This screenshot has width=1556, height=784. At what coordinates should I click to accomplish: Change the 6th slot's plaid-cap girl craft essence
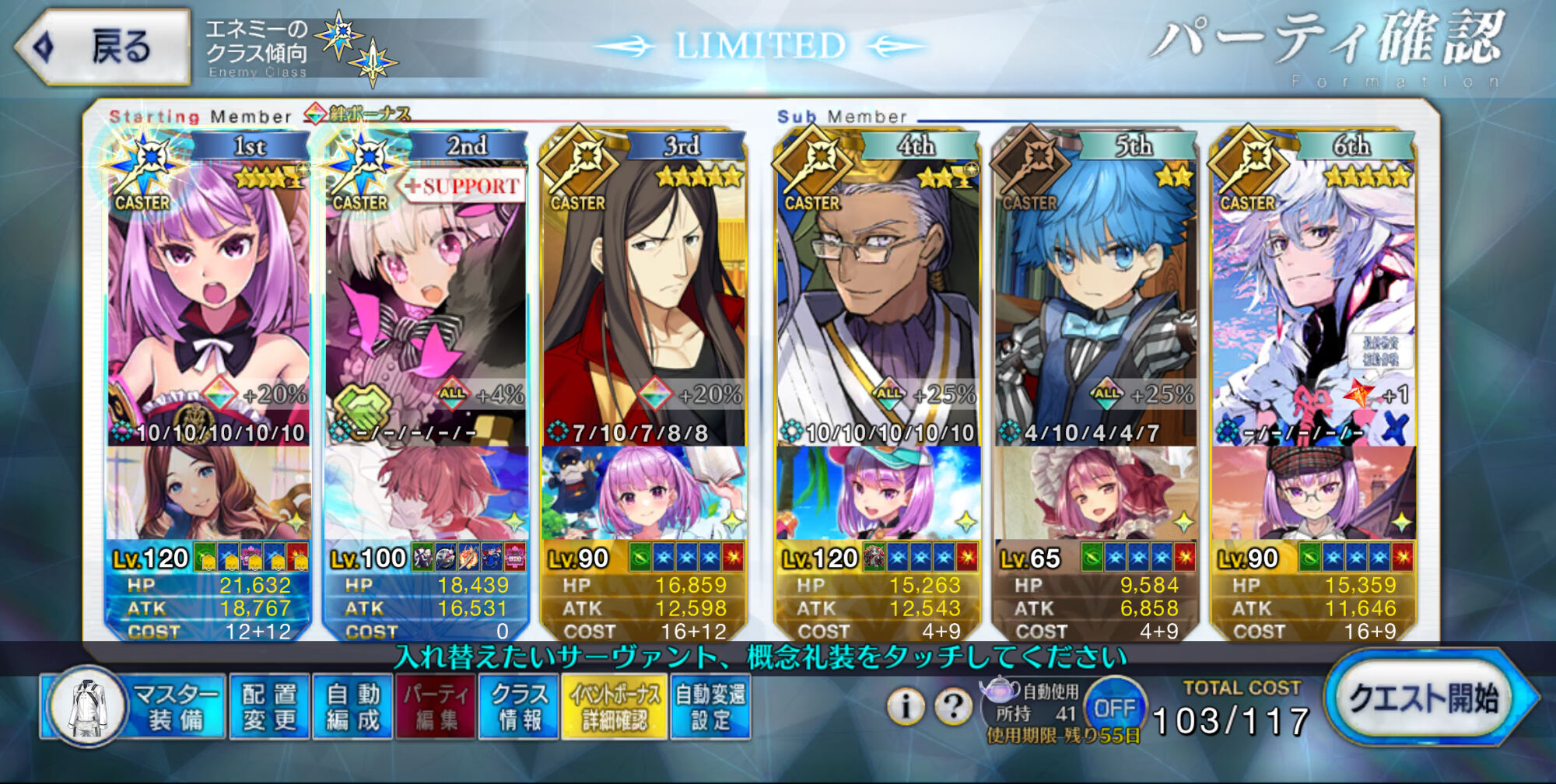coord(1313,493)
